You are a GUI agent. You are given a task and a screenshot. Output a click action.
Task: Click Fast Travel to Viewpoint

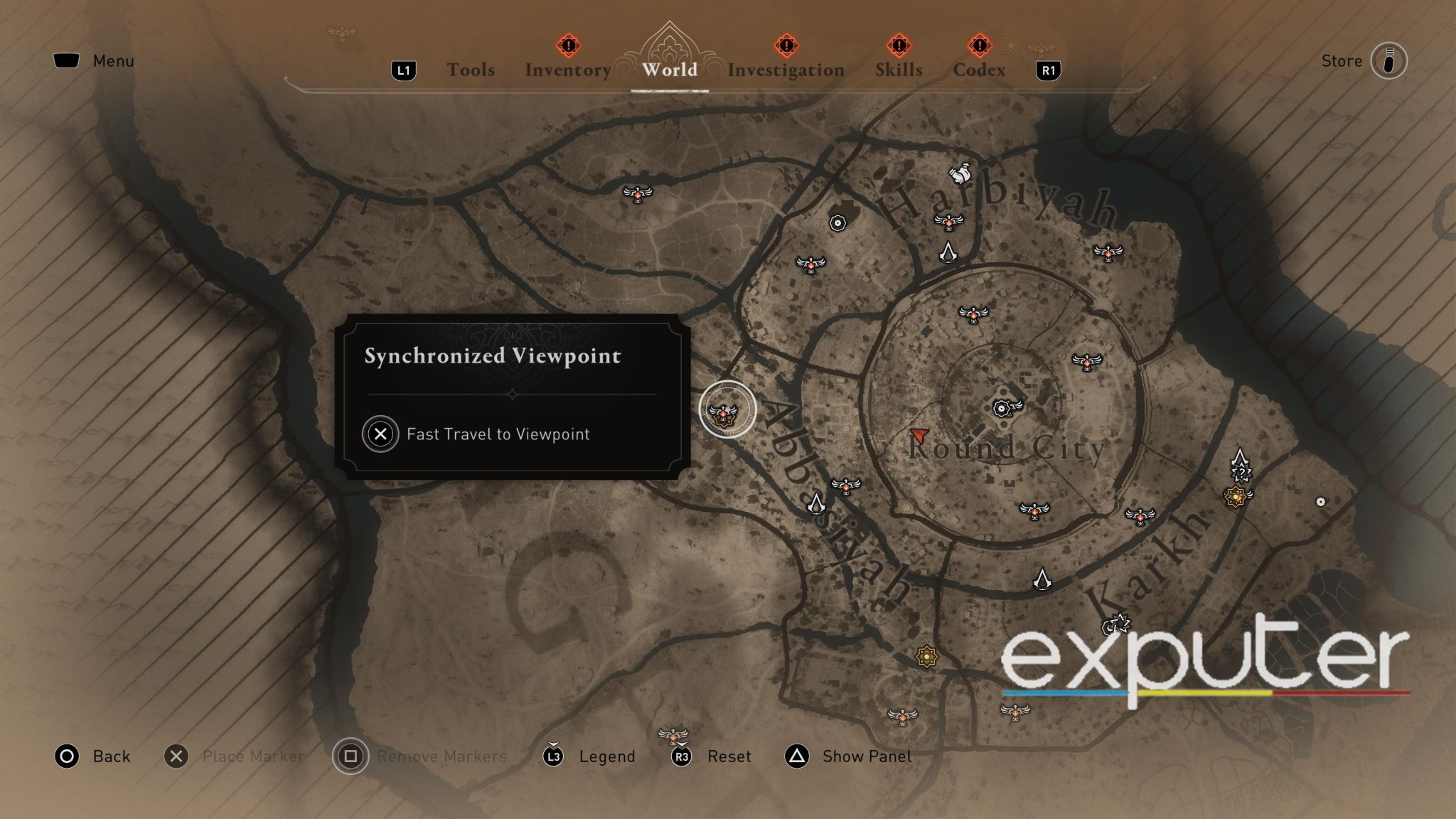[x=496, y=434]
